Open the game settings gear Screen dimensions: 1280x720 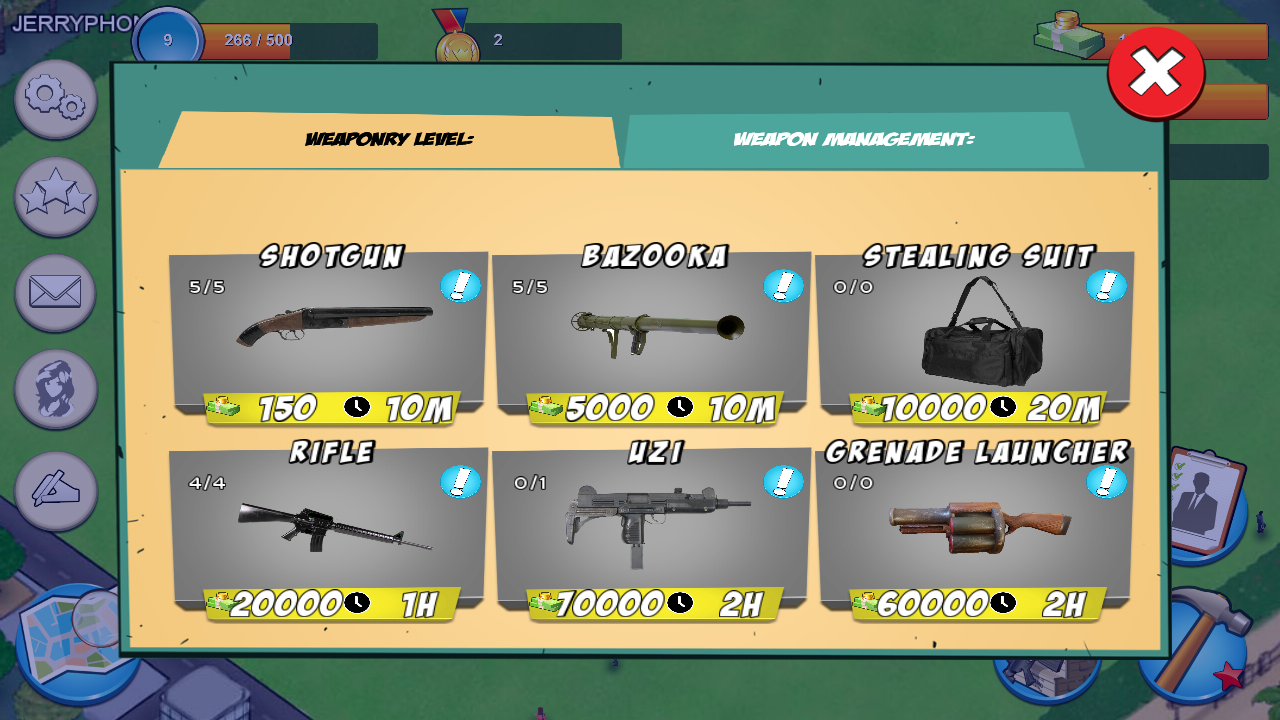[55, 100]
